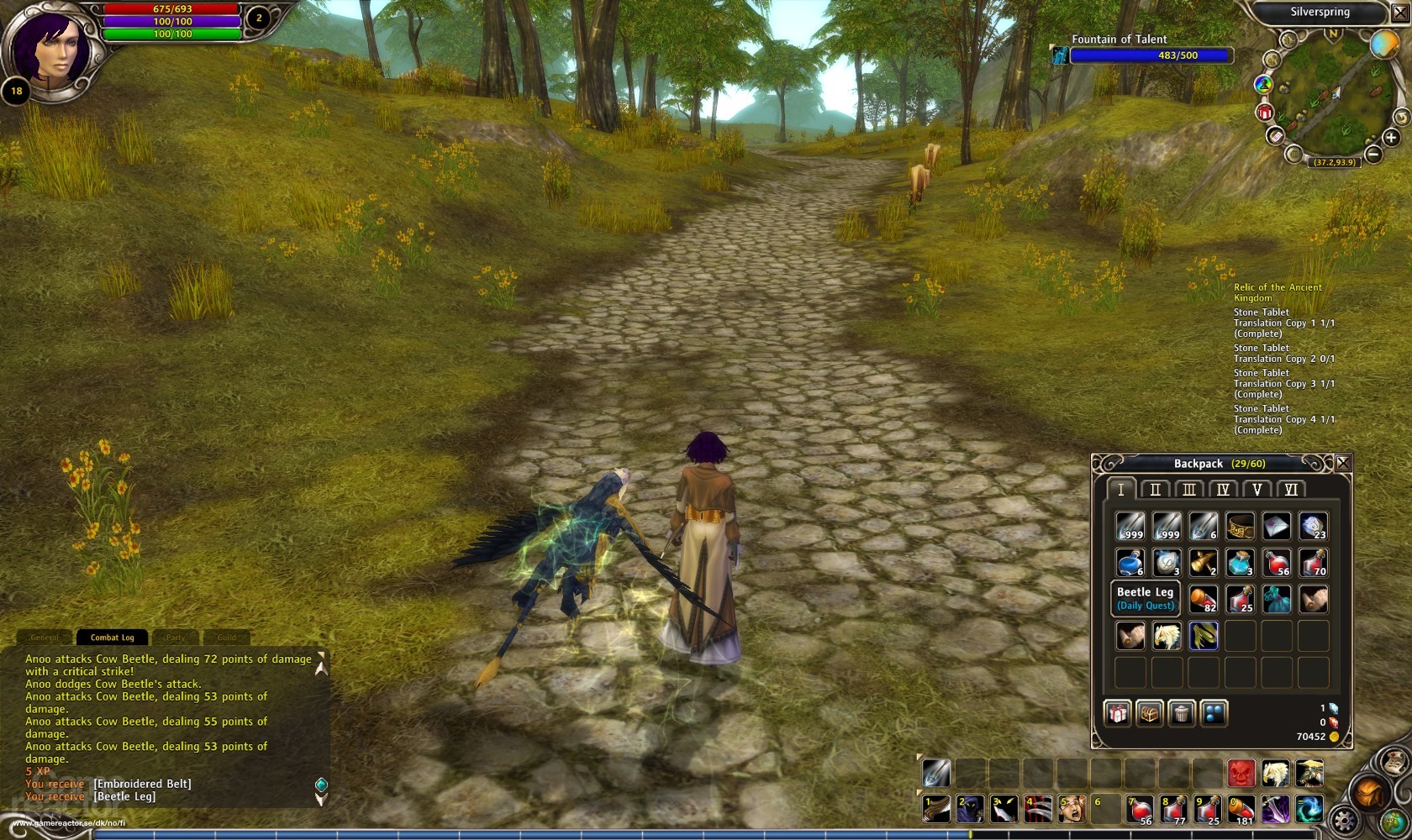Pick the blue mana potion stack of 6
The image size is (1412, 840).
point(1130,563)
